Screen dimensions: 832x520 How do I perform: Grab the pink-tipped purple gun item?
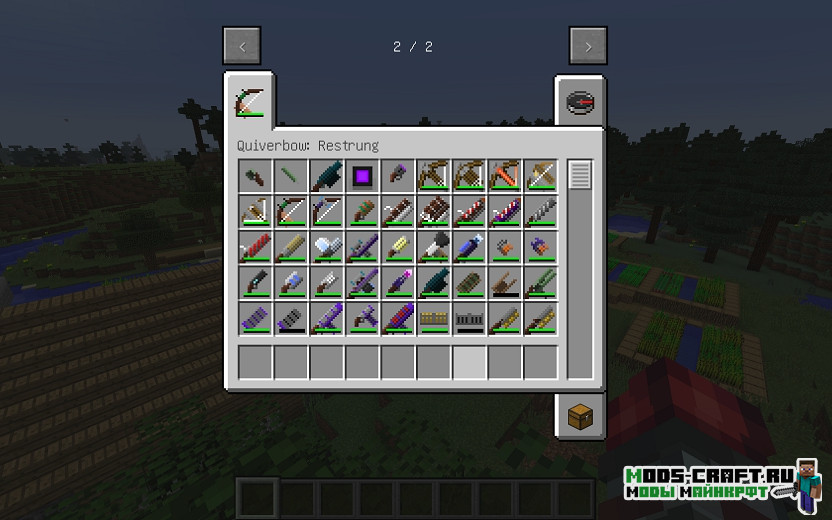coord(399,284)
